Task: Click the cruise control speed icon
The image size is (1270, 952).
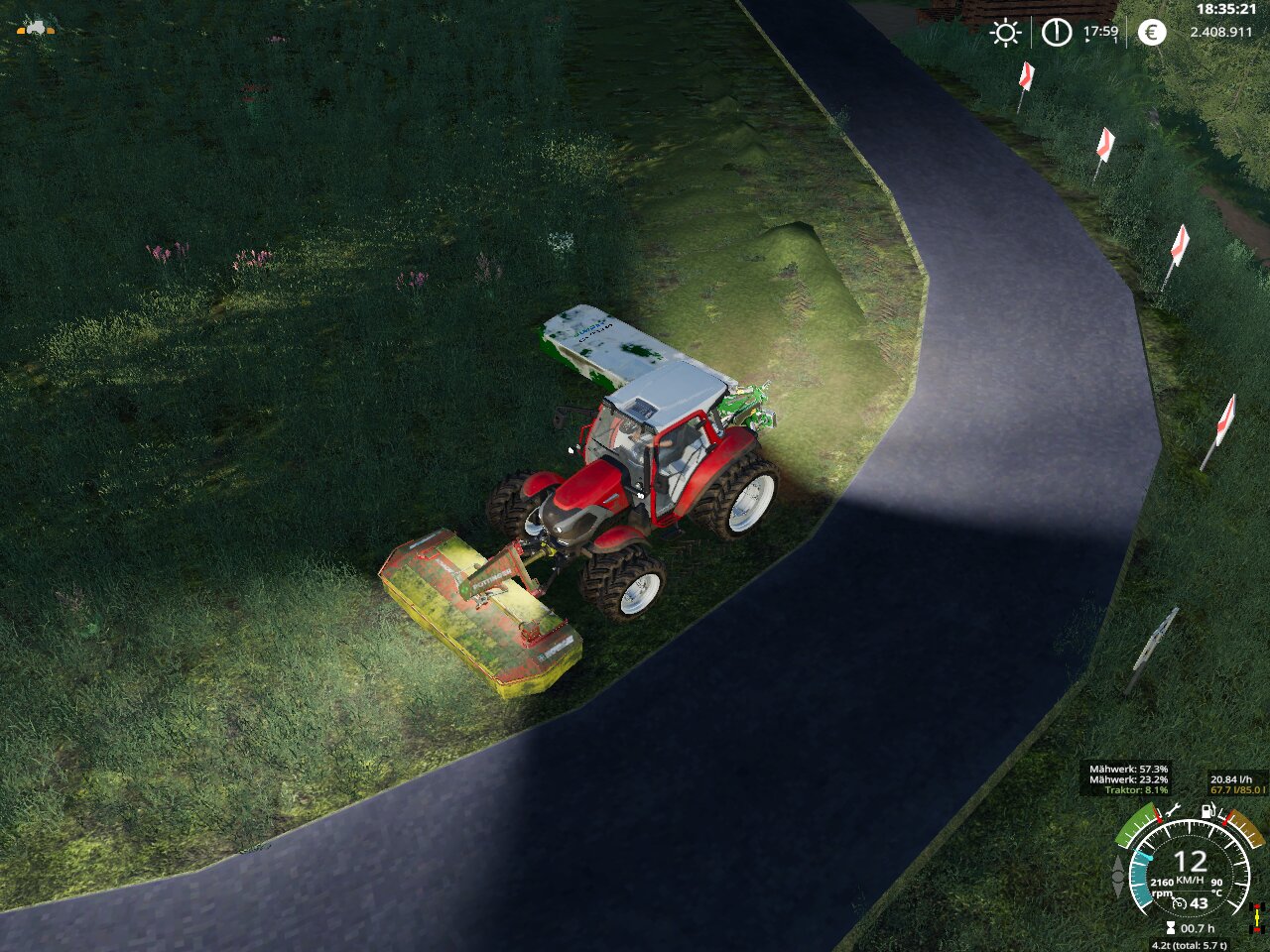Action: 1181,903
